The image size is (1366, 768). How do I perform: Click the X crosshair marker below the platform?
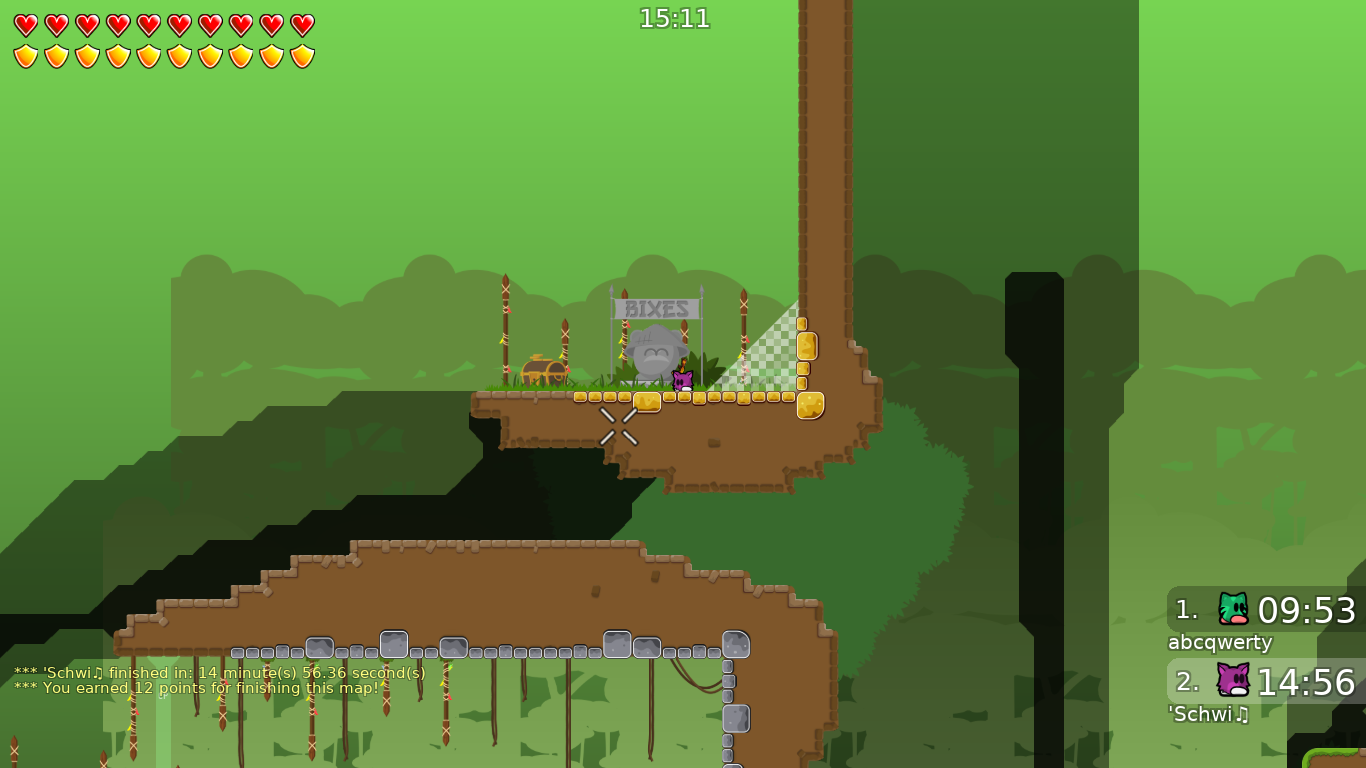(618, 426)
